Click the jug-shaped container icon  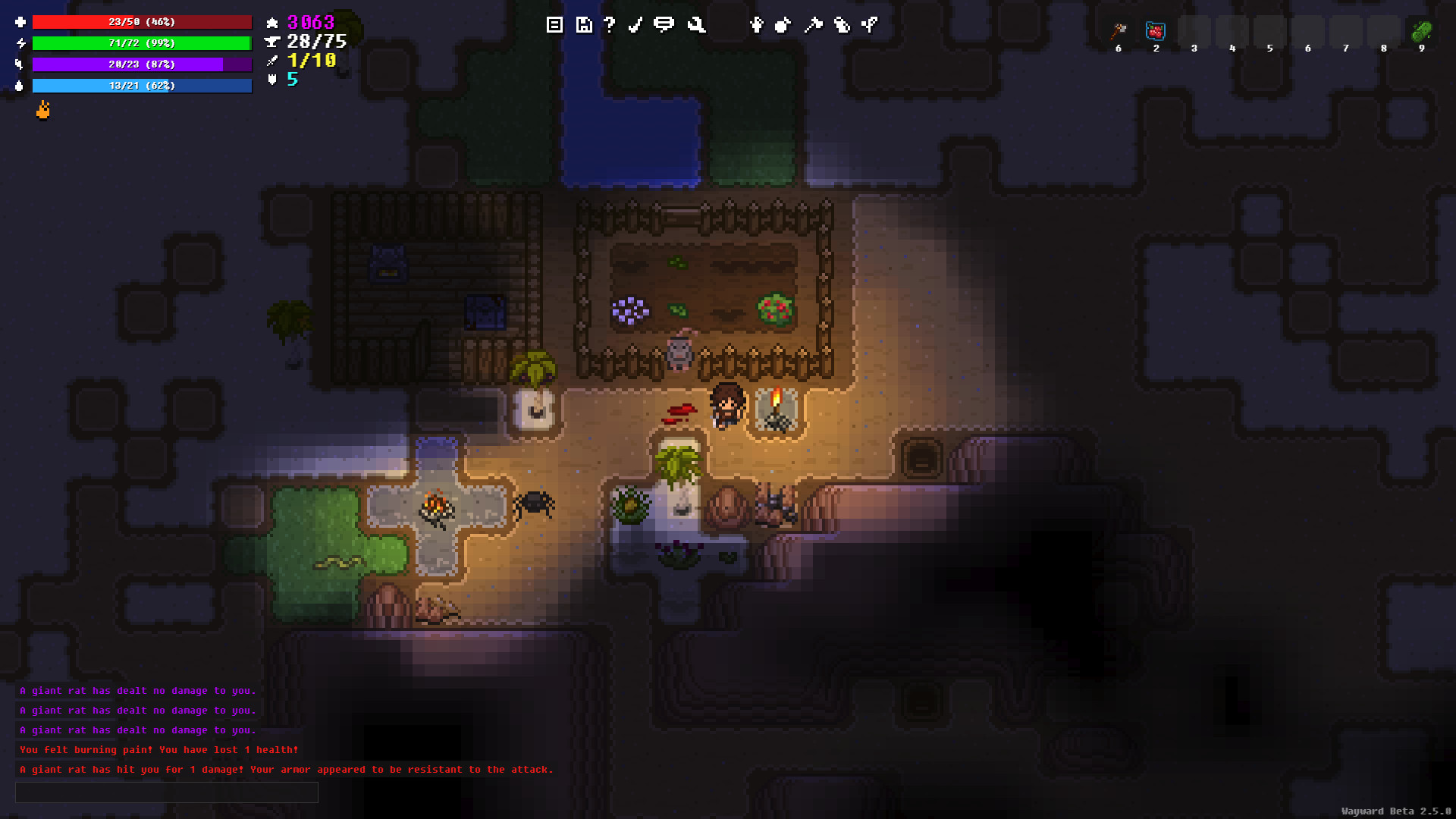click(842, 25)
